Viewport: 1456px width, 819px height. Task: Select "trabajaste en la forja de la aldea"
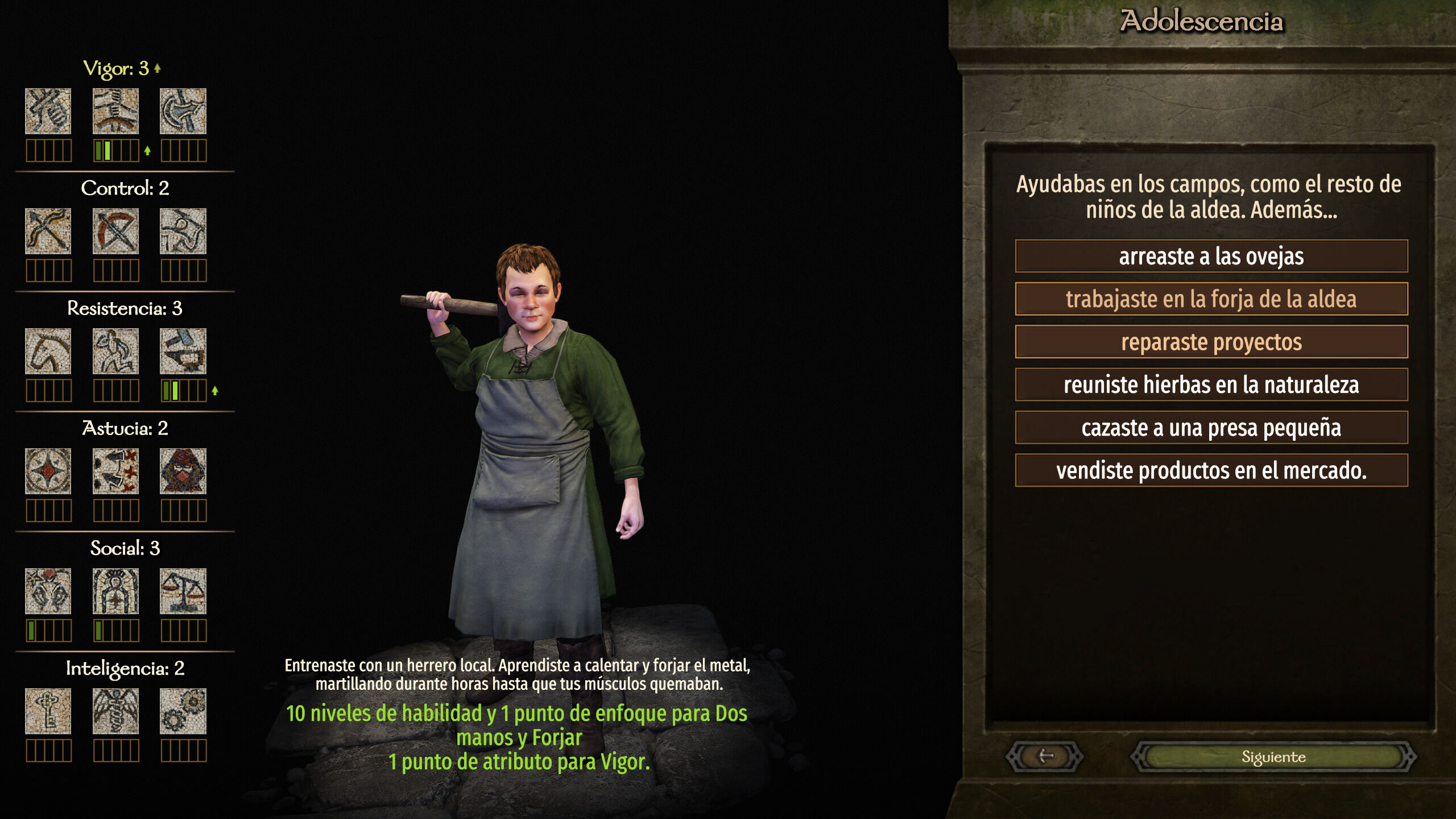point(1211,299)
